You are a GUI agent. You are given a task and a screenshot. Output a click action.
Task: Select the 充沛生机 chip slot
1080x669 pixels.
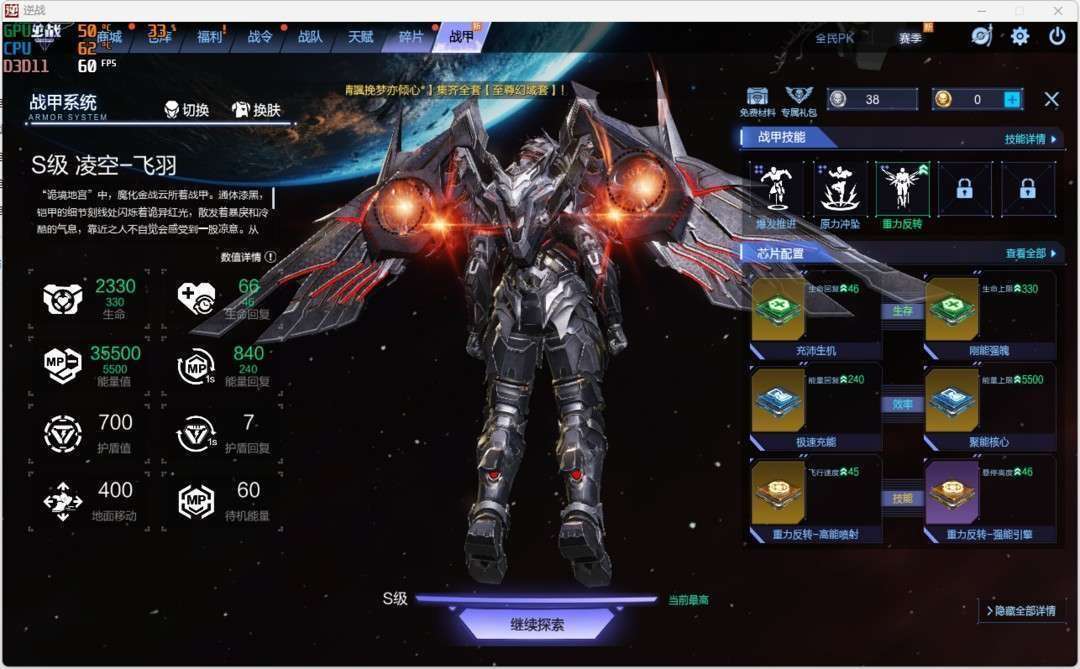pos(778,308)
